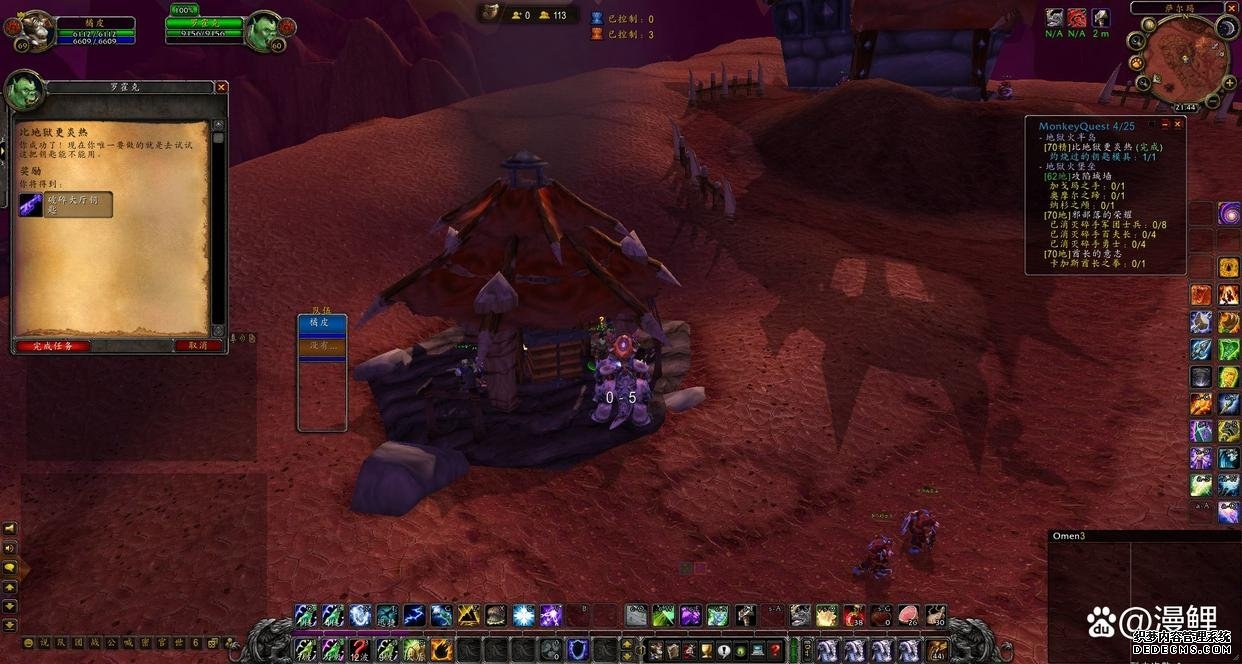Click the orc target portrait

click(x=265, y=31)
